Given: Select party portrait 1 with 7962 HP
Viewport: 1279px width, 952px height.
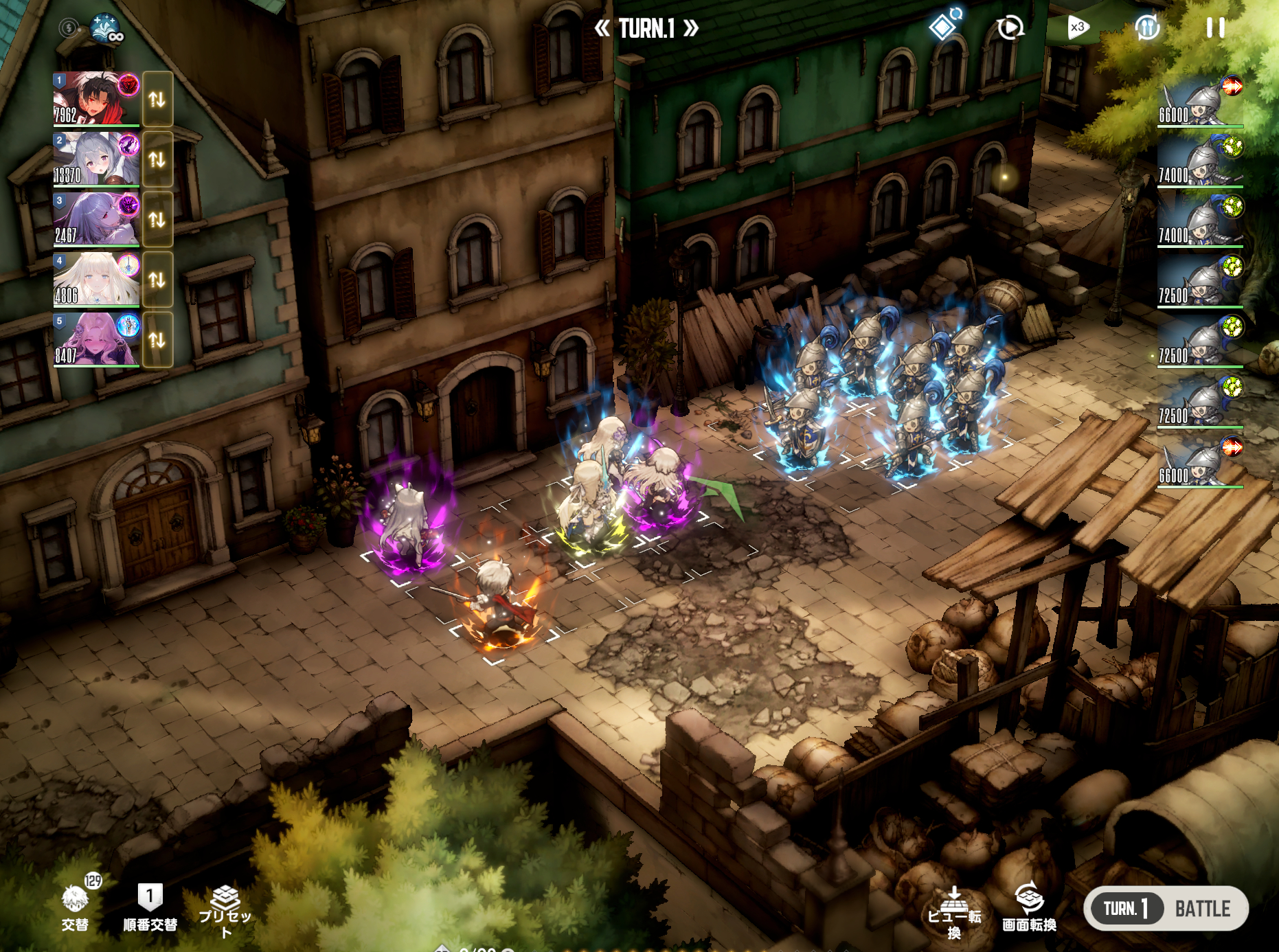Looking at the screenshot, I should 96,99.
